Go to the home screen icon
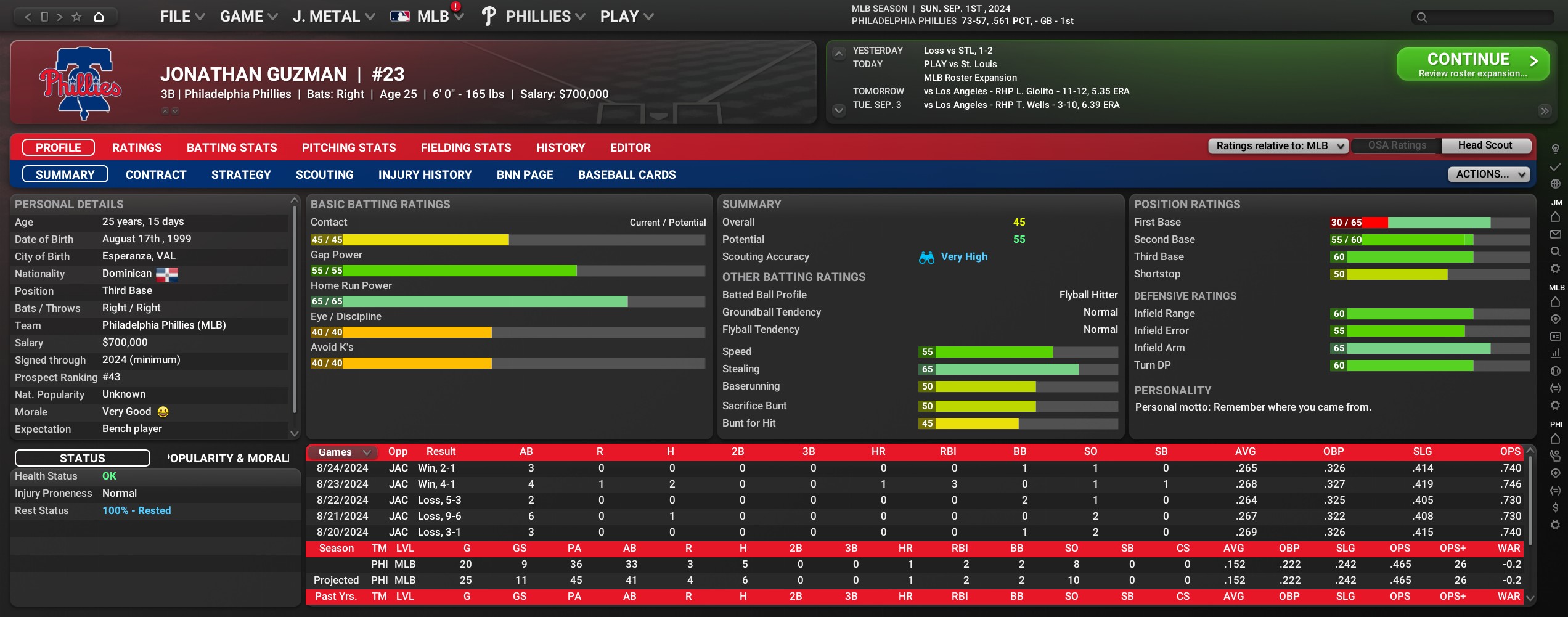Viewport: 1568px width, 617px height. 99,17
